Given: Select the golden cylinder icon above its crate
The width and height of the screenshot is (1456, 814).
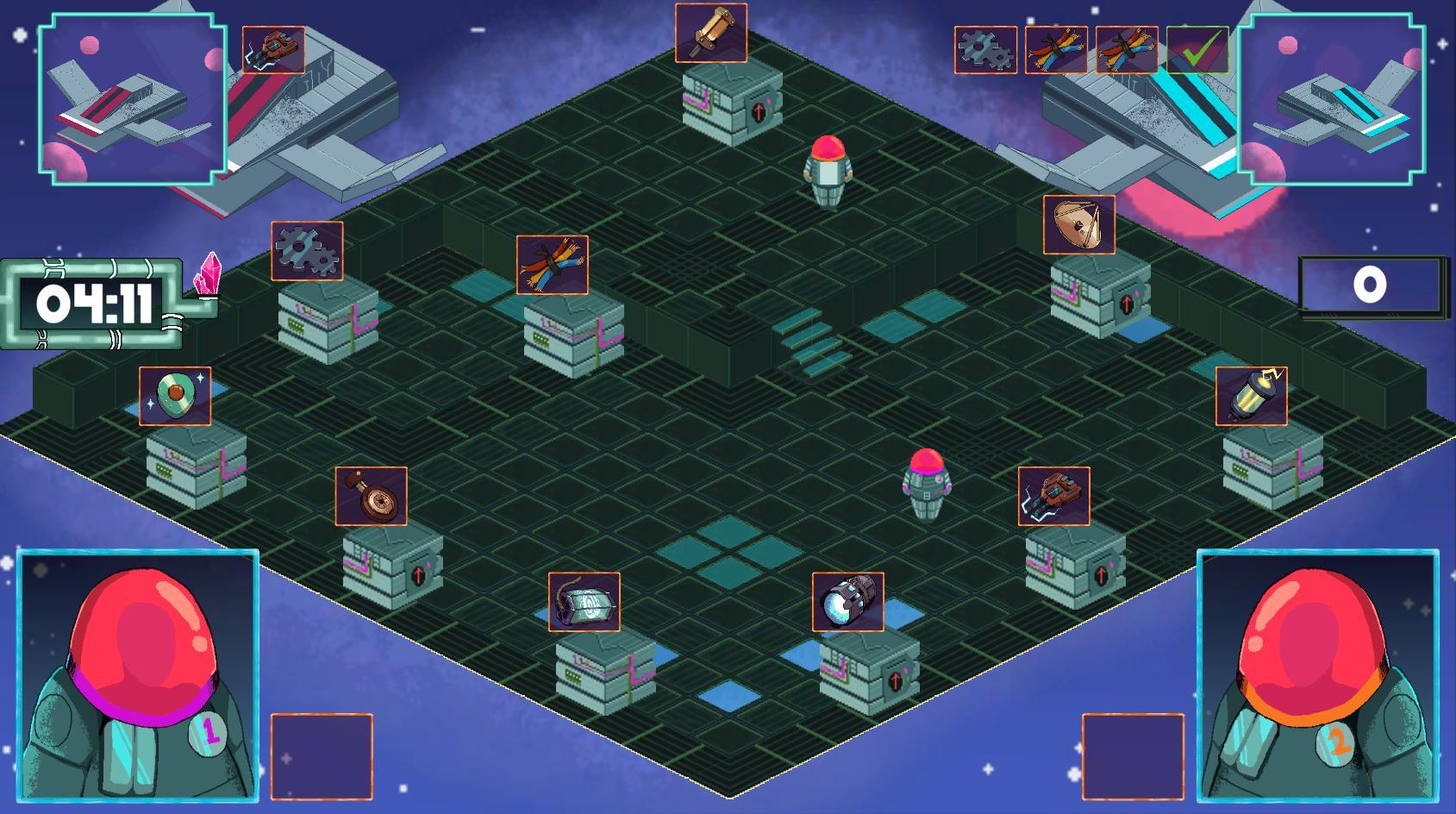Looking at the screenshot, I should [711, 33].
